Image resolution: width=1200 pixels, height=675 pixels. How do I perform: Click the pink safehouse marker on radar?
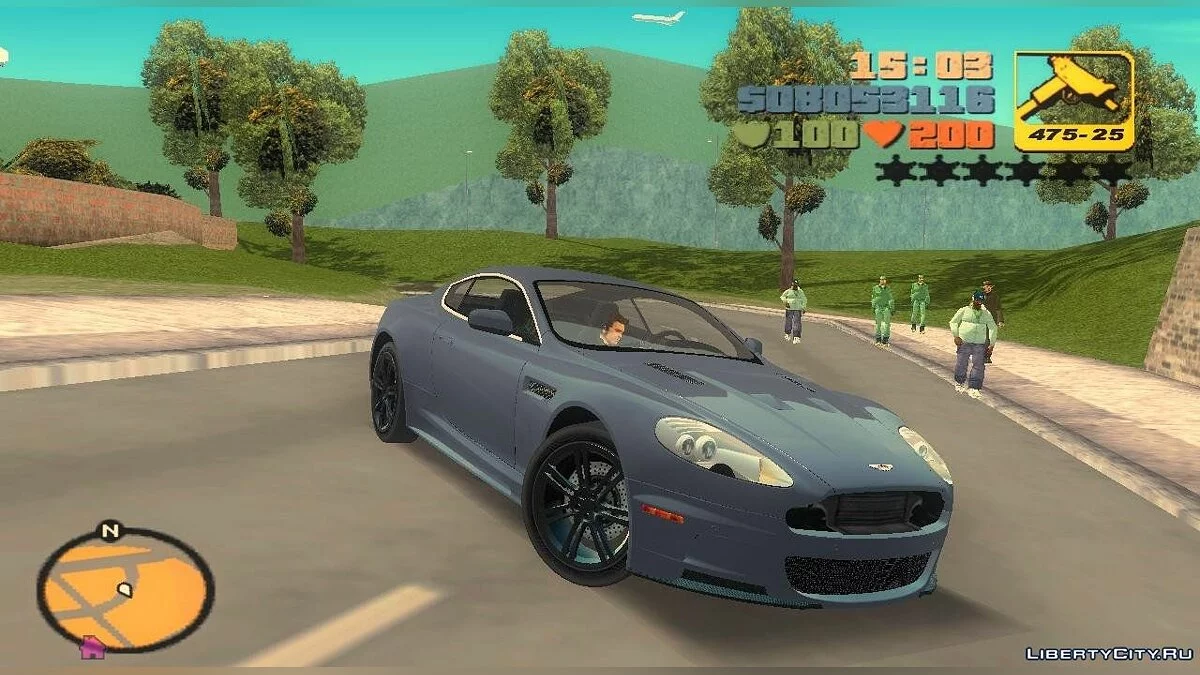click(x=92, y=647)
